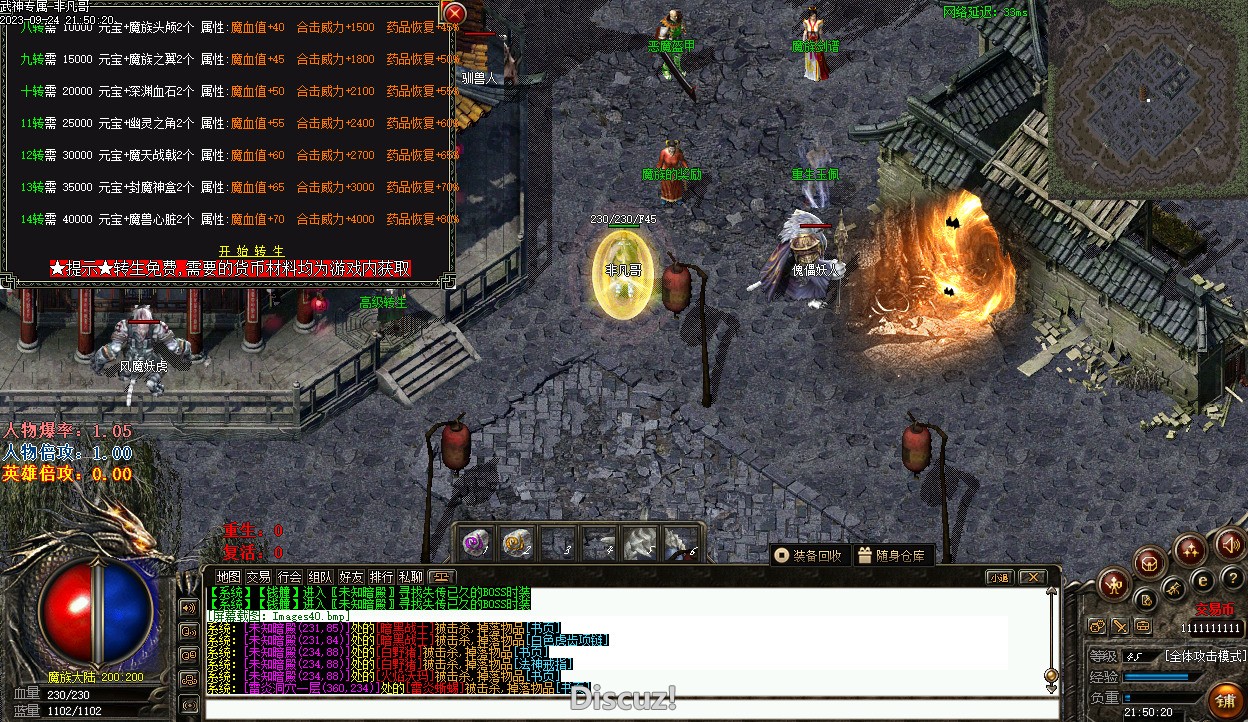Click the chat text input field
Screen dimensions: 1248x722
pyautogui.click(x=620, y=709)
